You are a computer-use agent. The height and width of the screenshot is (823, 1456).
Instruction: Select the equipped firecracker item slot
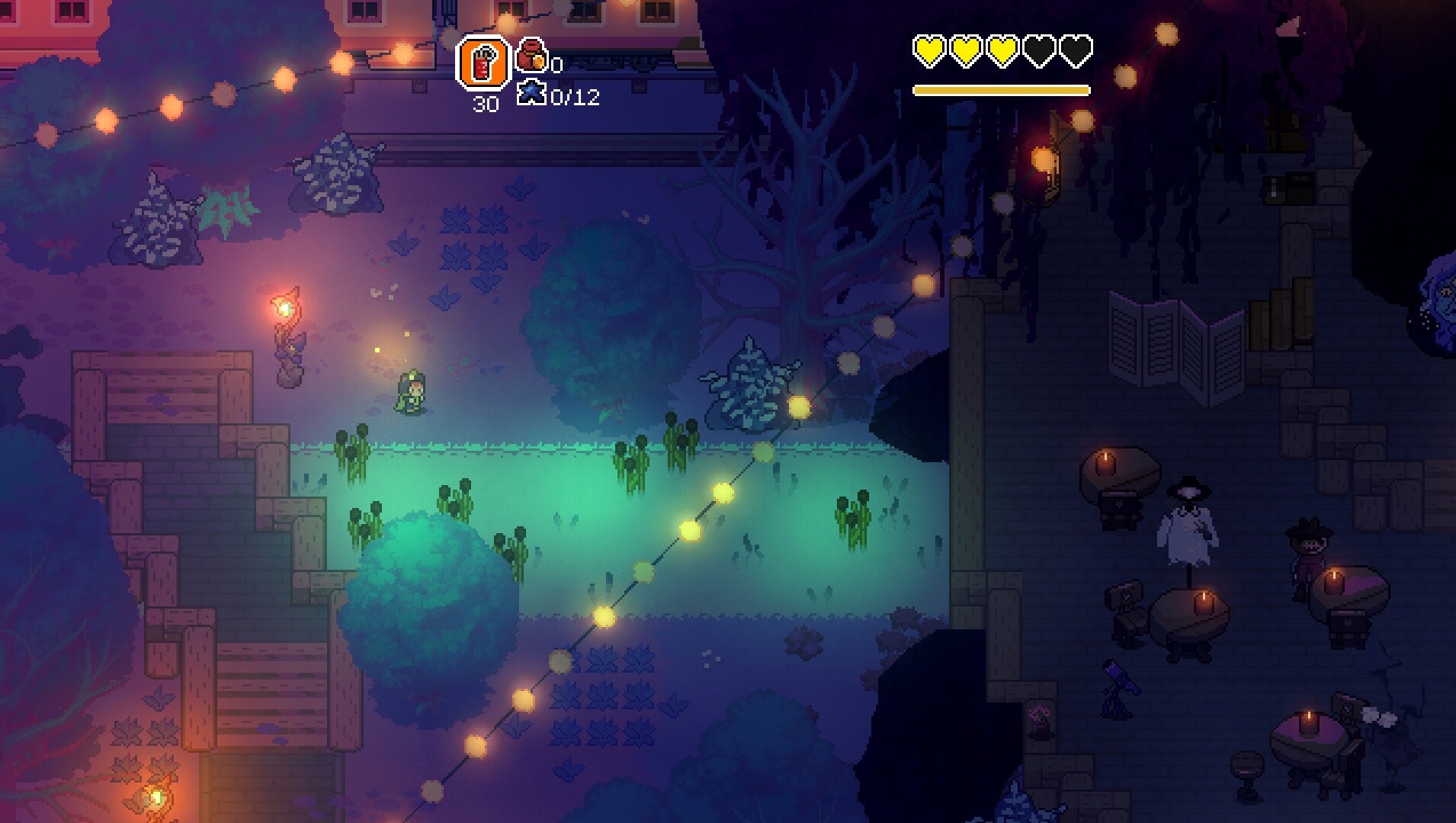tap(483, 63)
